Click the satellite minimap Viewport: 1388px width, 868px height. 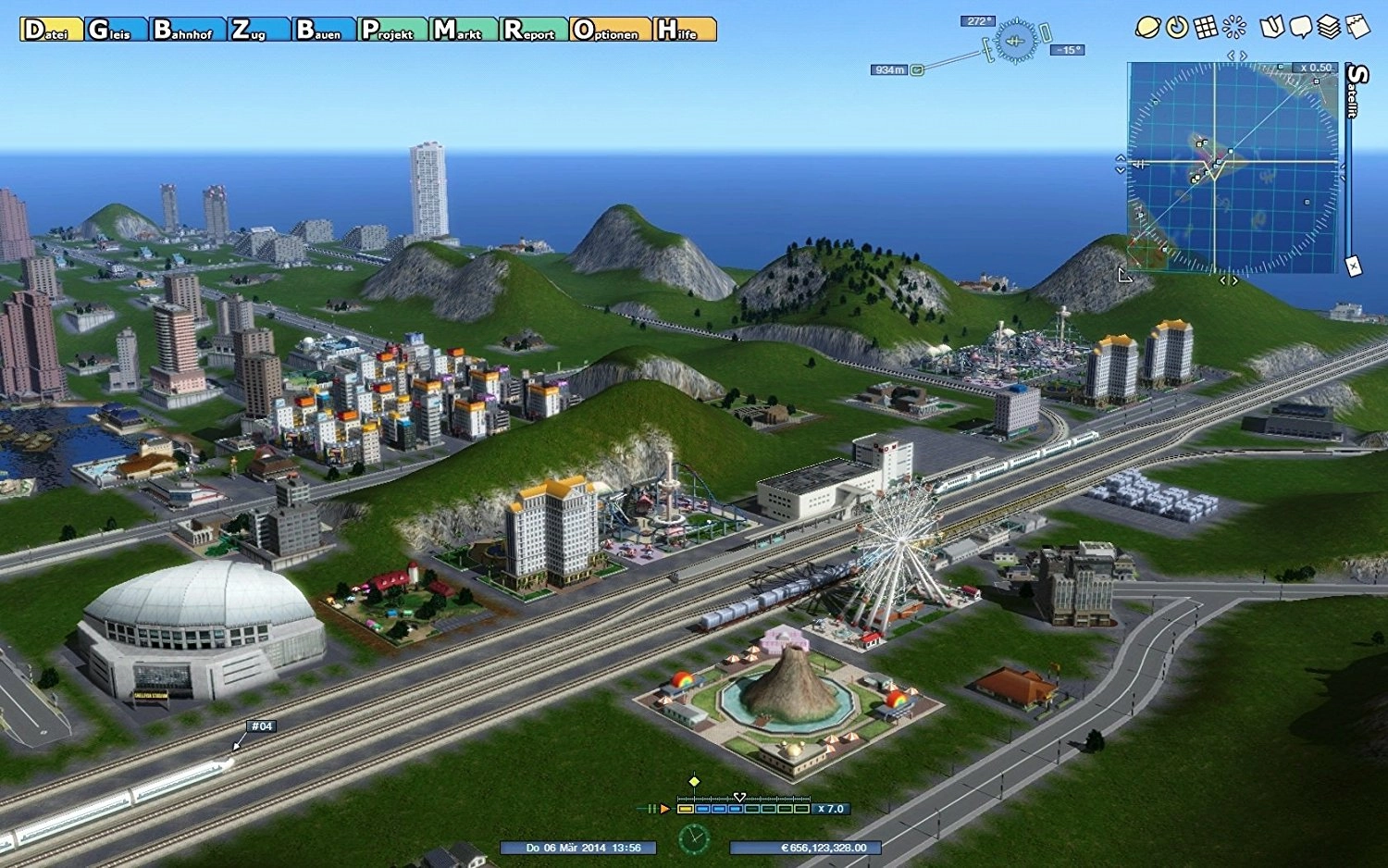click(1233, 167)
